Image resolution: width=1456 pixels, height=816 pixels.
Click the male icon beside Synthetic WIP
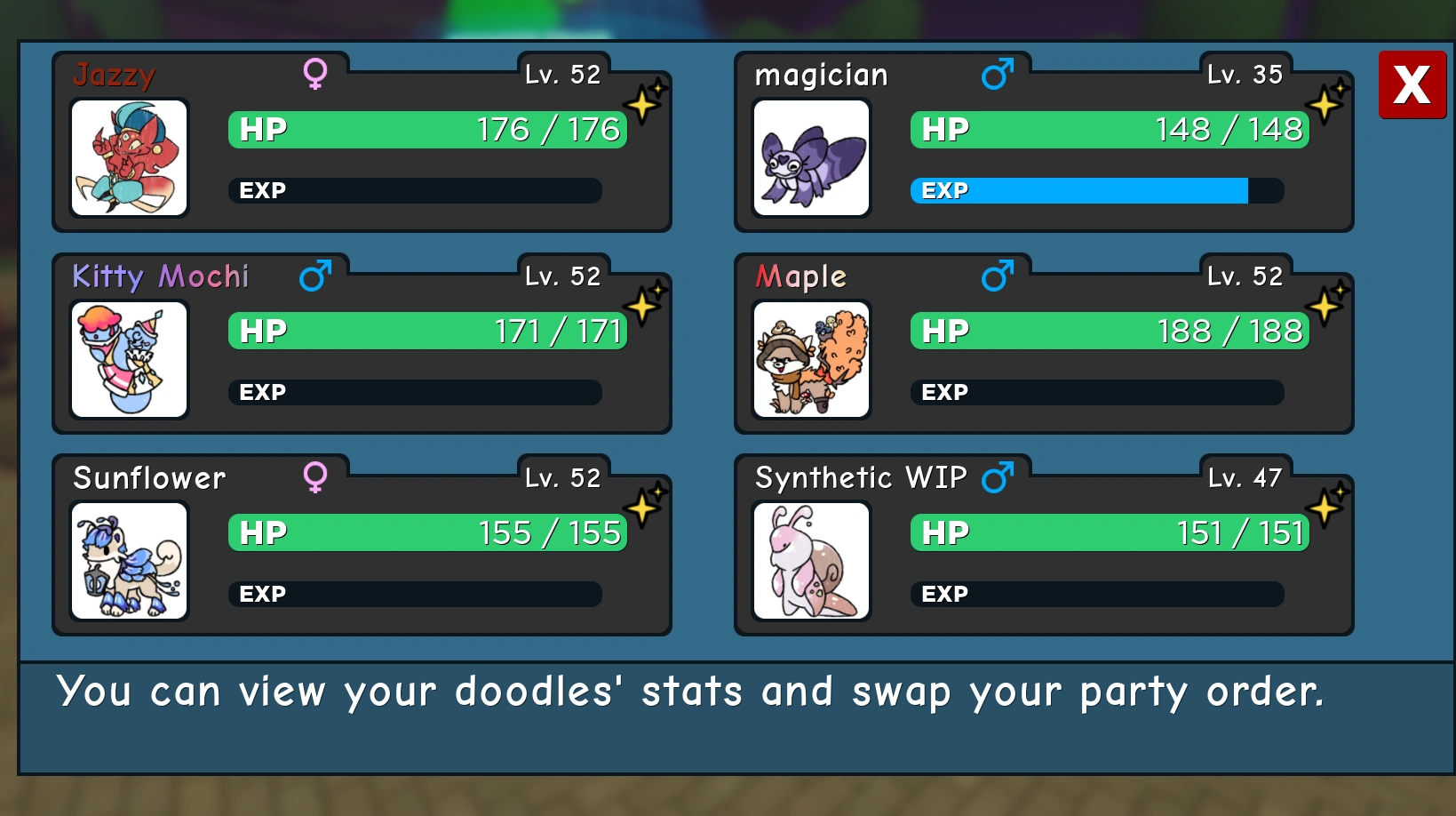998,477
